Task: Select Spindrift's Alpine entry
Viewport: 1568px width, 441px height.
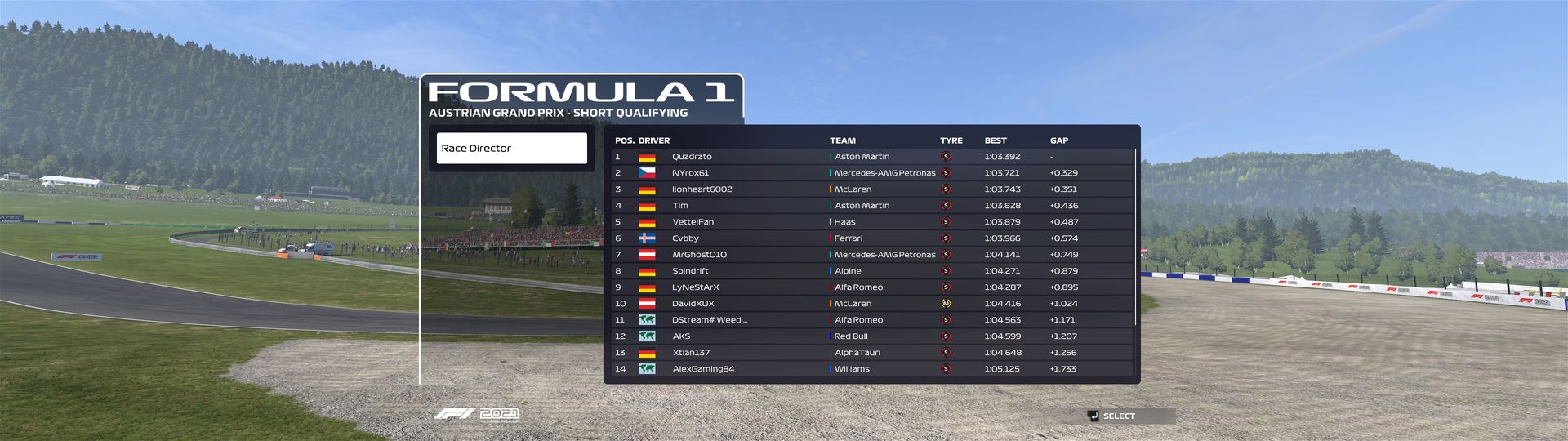Action: click(x=871, y=271)
